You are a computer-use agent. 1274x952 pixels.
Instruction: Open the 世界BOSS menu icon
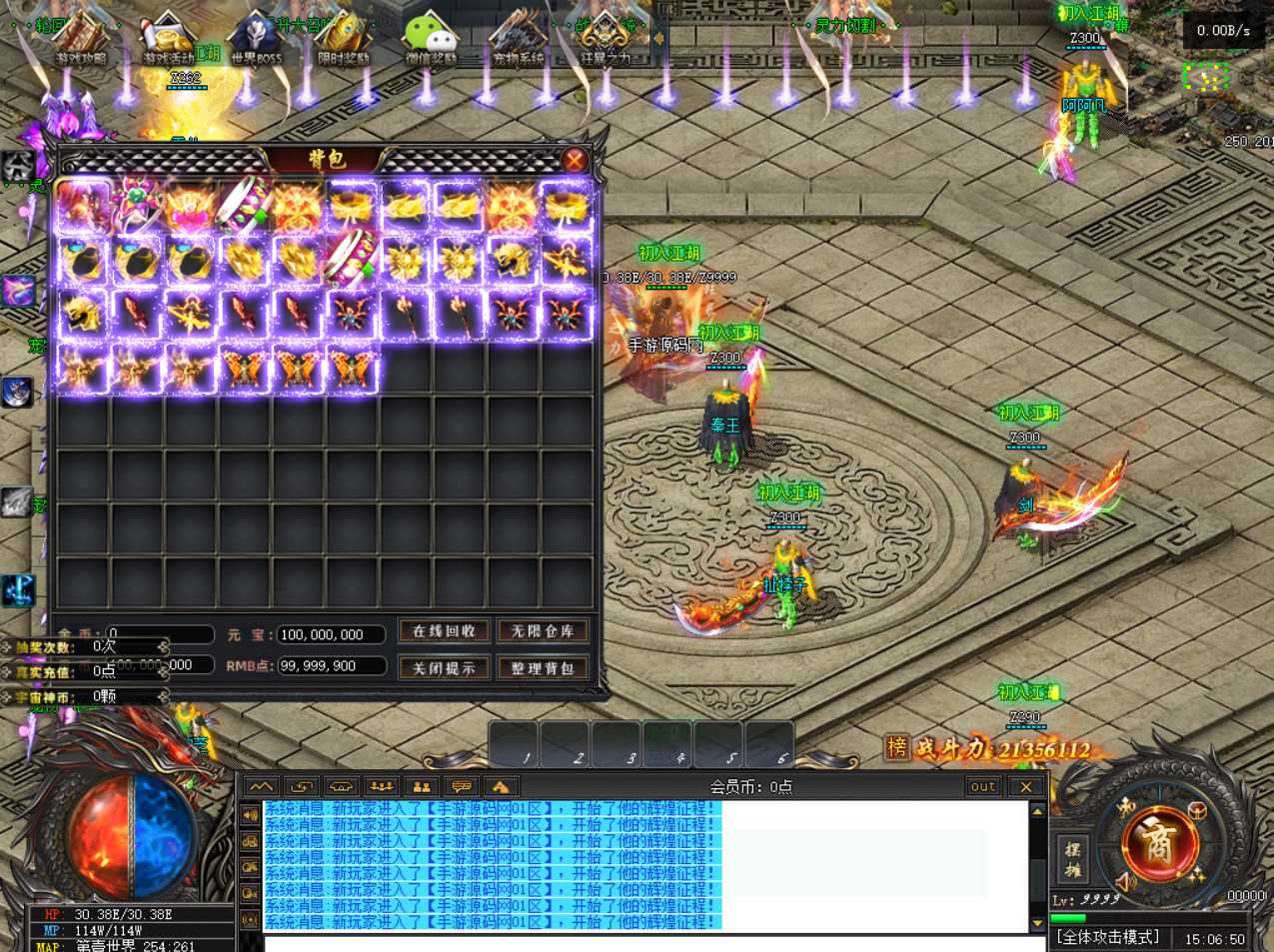[256, 38]
